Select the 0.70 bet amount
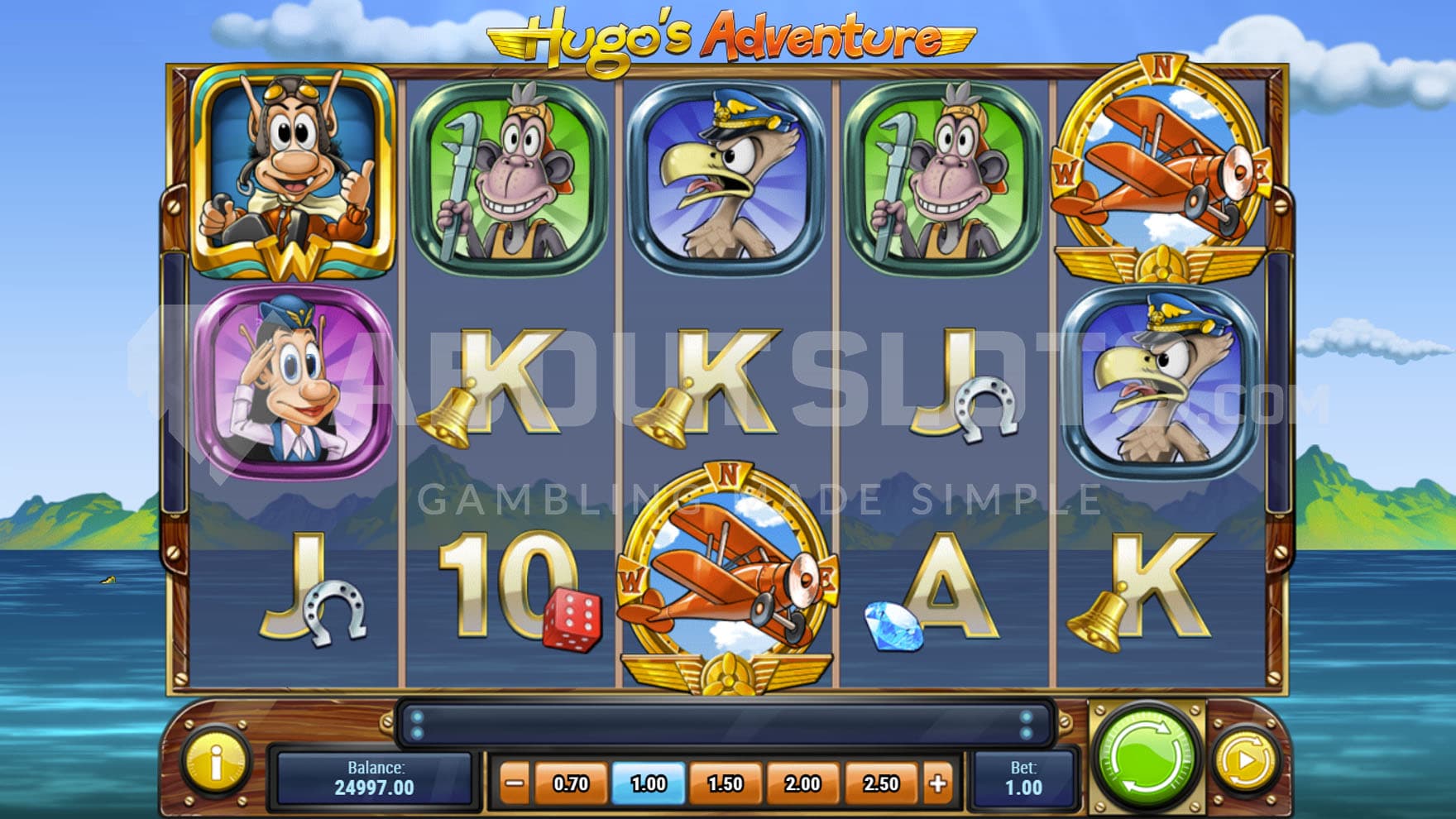Viewport: 1456px width, 819px height. pyautogui.click(x=571, y=783)
